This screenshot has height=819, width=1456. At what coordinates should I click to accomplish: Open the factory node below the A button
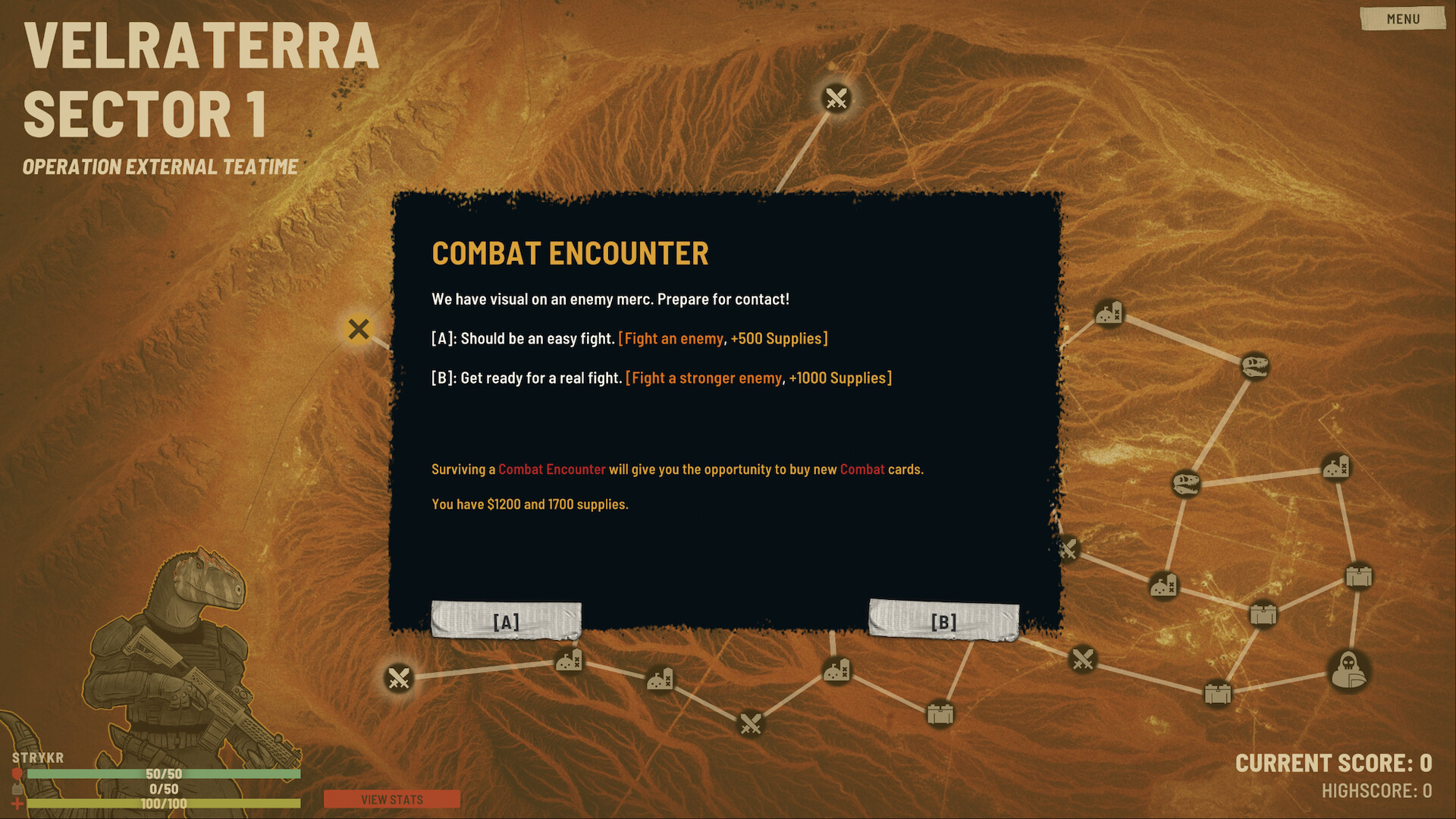click(570, 661)
